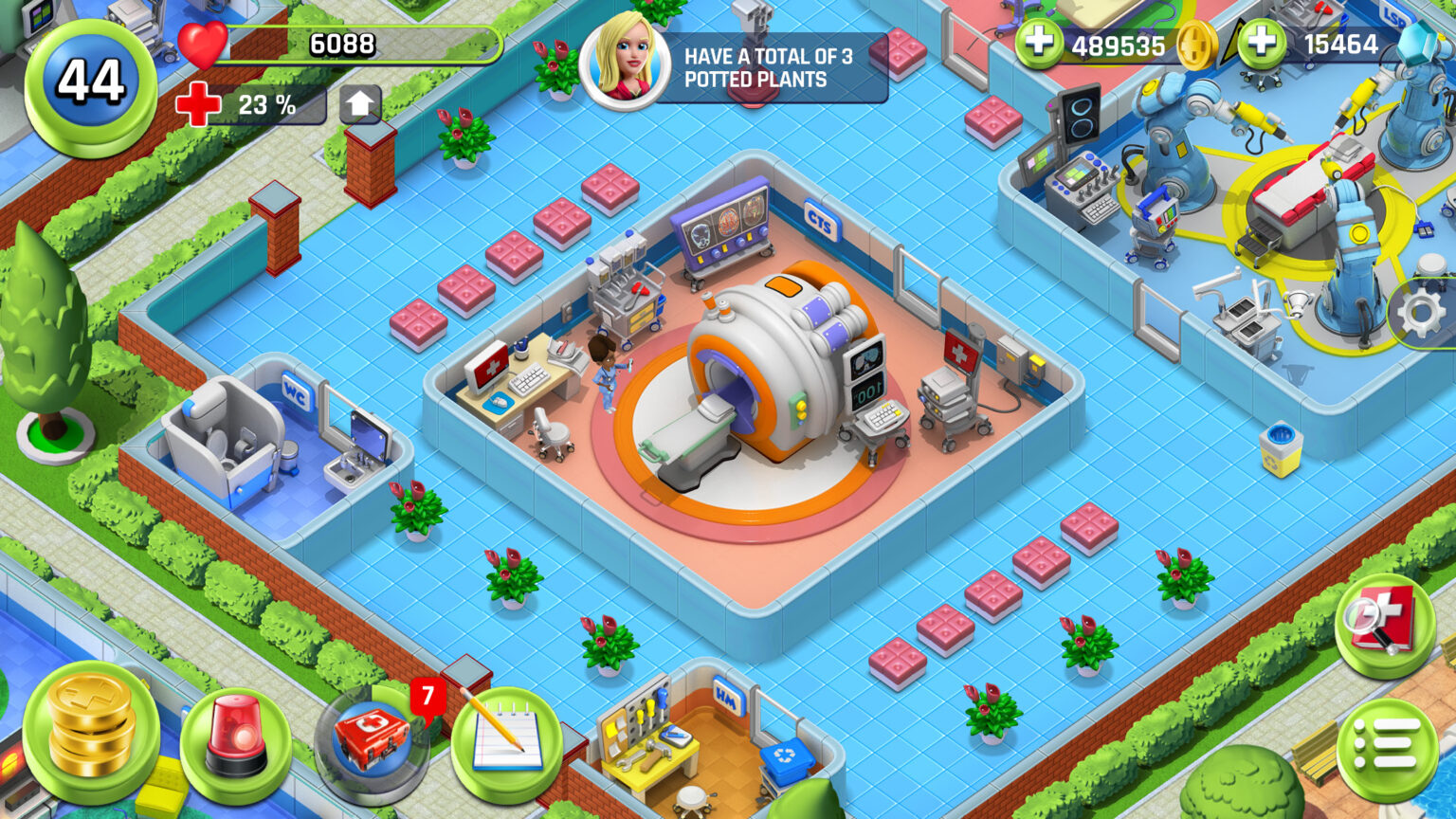Add diamonds with the green plus button
Viewport: 1456px width, 819px height.
pos(1262,44)
